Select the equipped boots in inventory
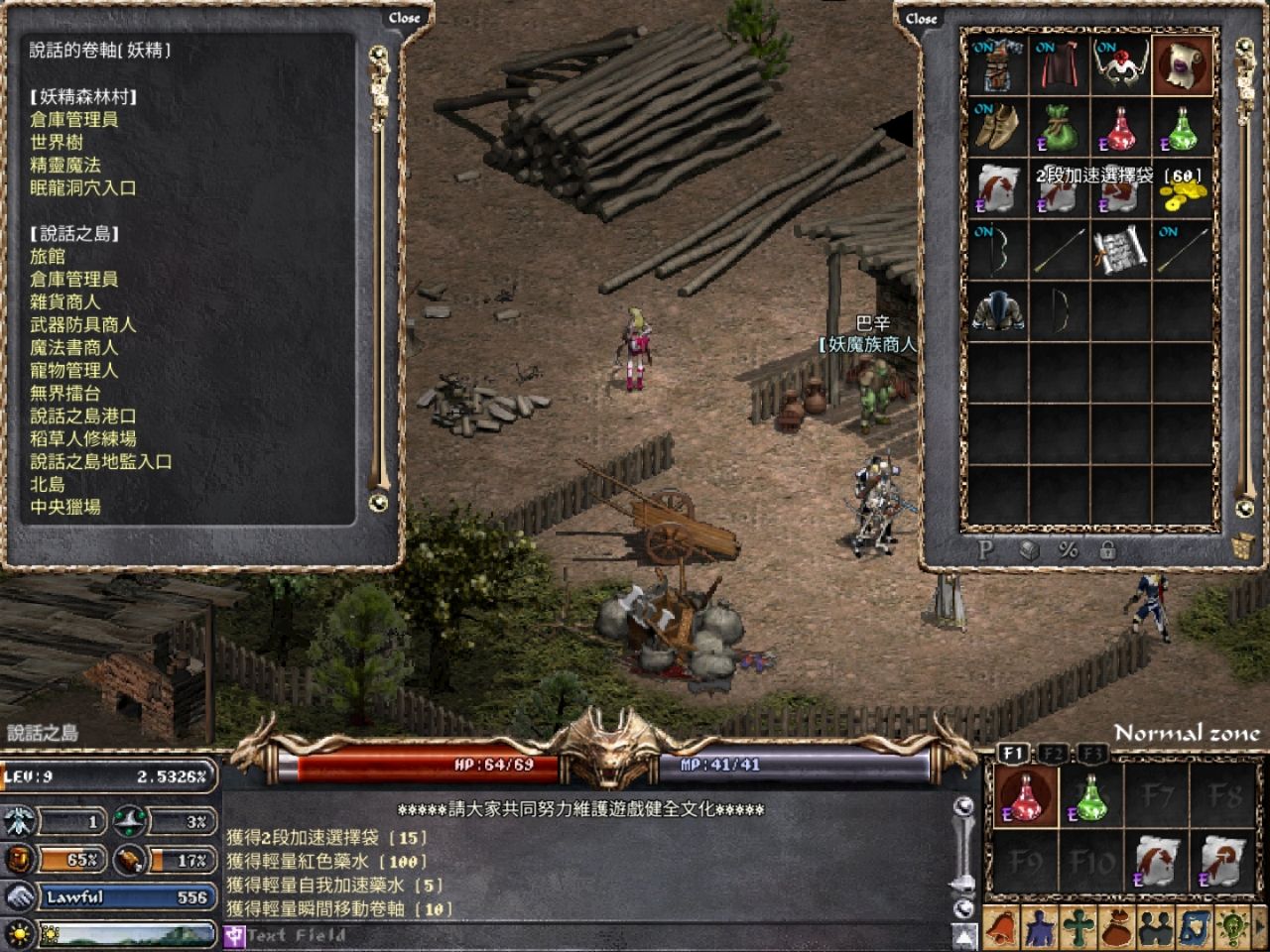1270x952 pixels. (997, 127)
